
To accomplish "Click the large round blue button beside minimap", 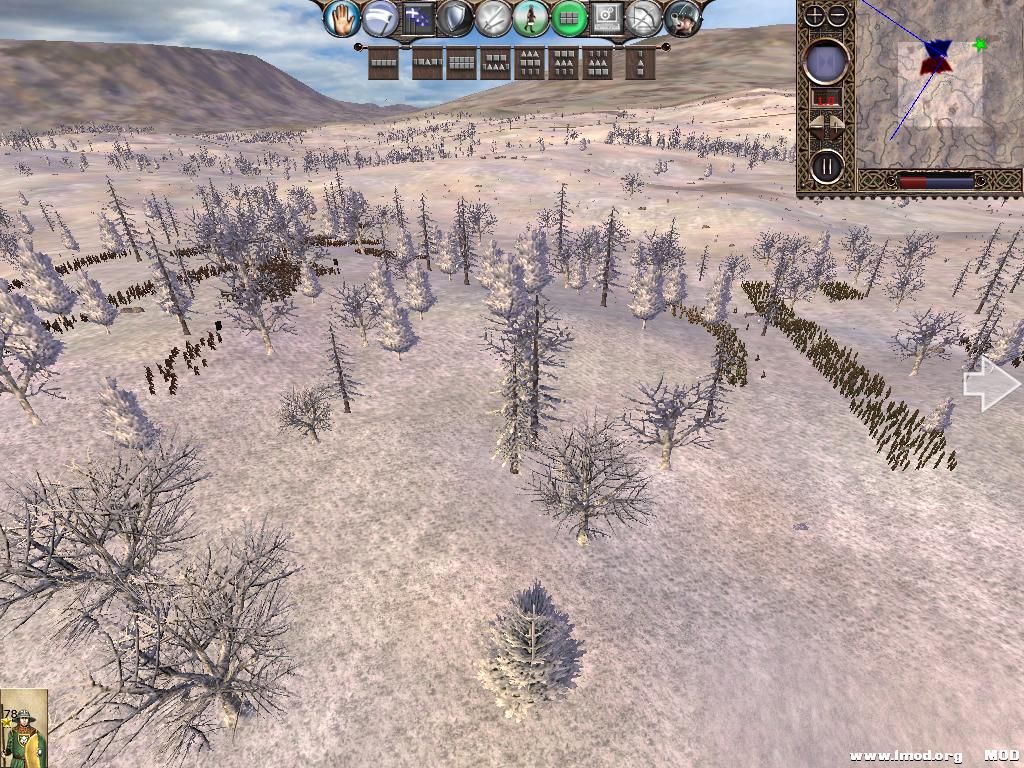I will click(826, 62).
